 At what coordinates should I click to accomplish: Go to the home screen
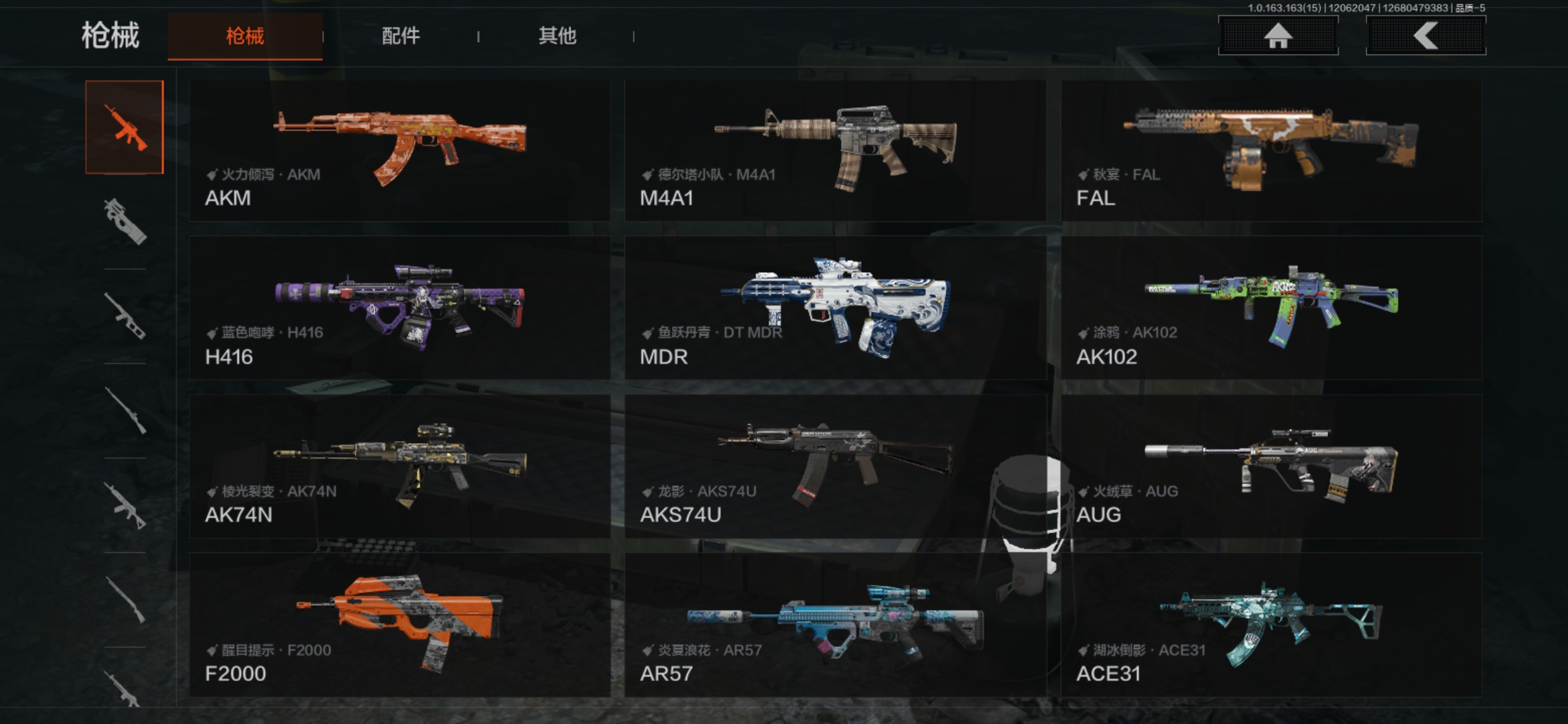[x=1277, y=36]
